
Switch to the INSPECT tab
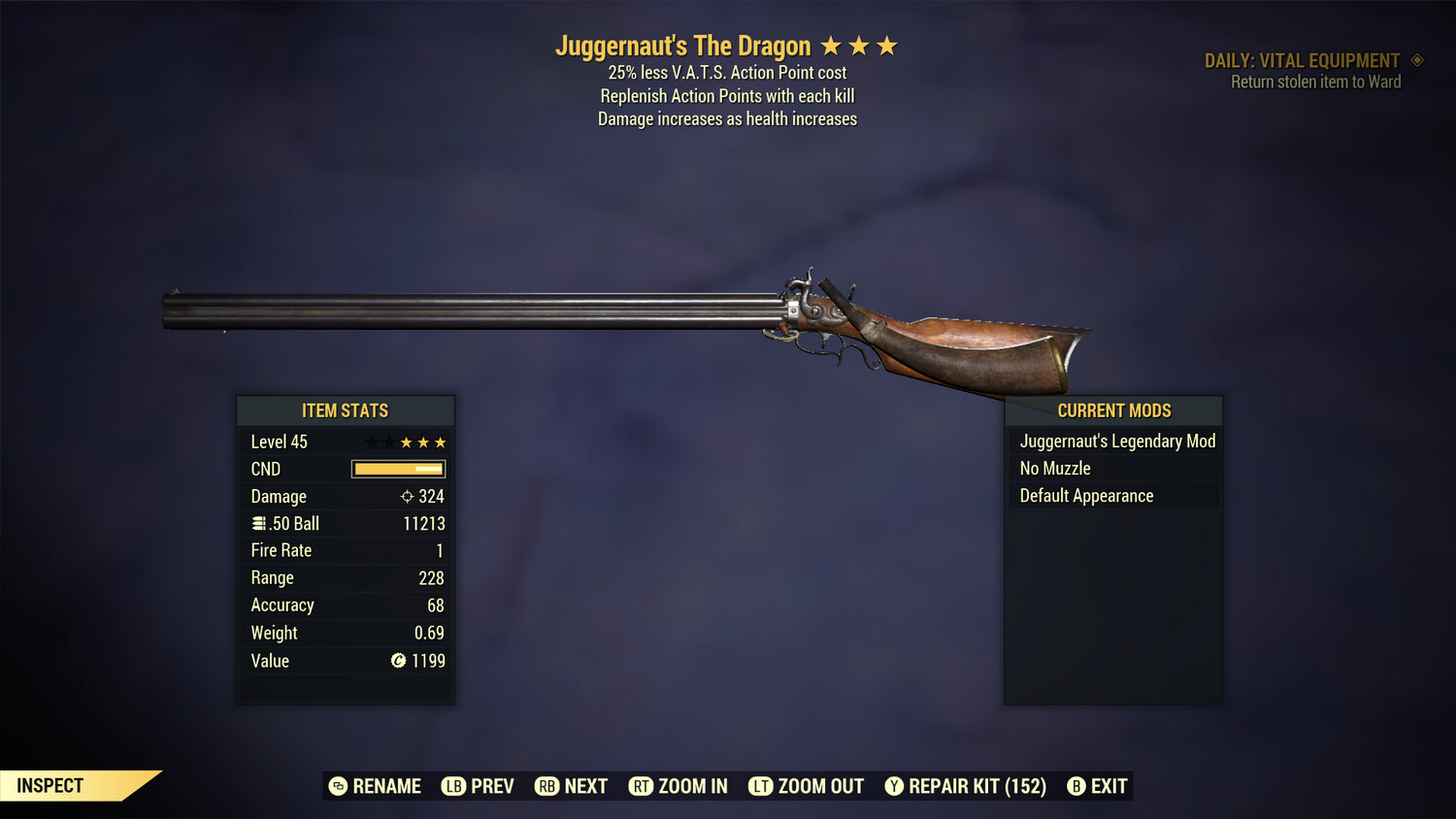coord(50,785)
